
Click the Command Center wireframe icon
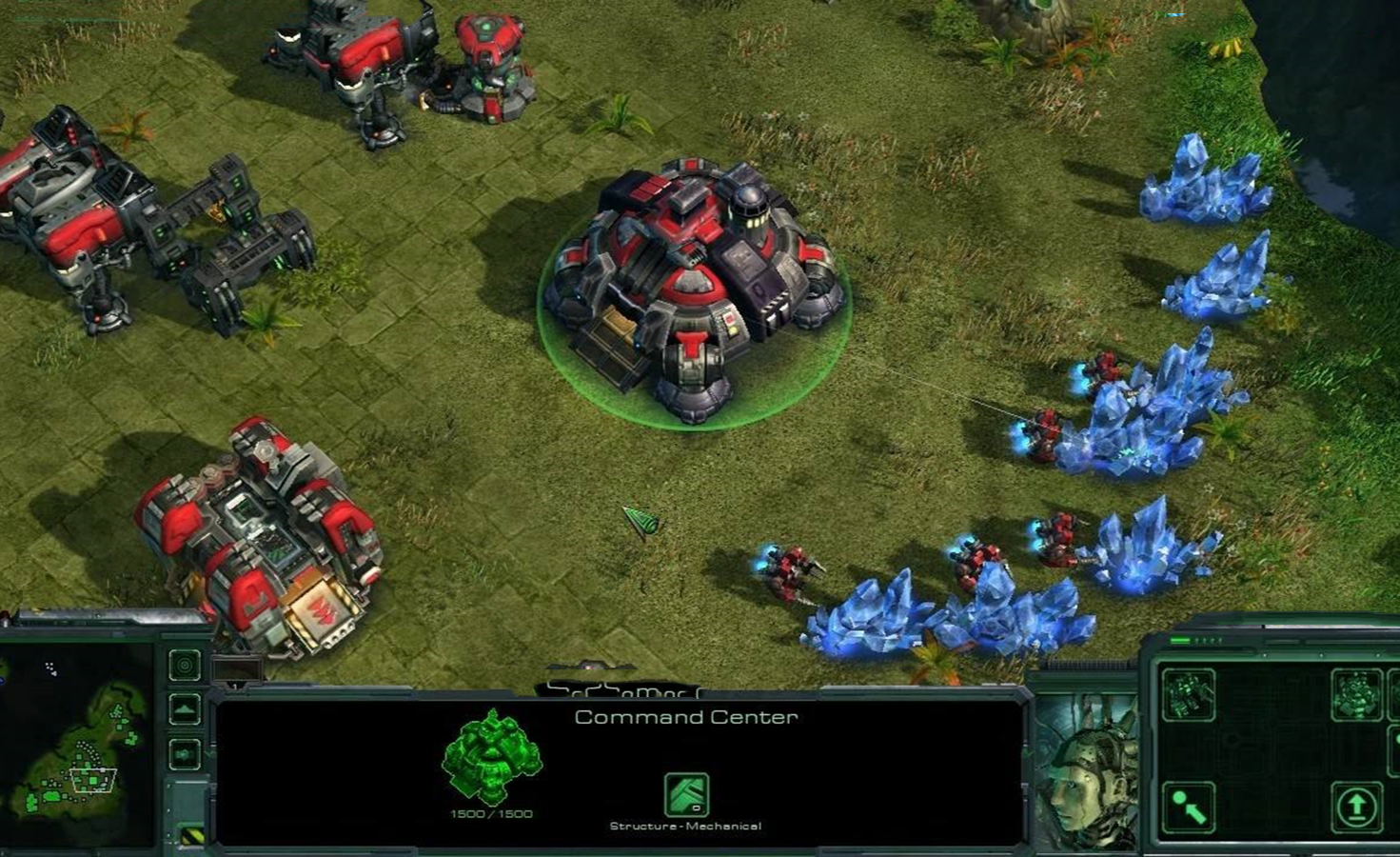coord(491,757)
